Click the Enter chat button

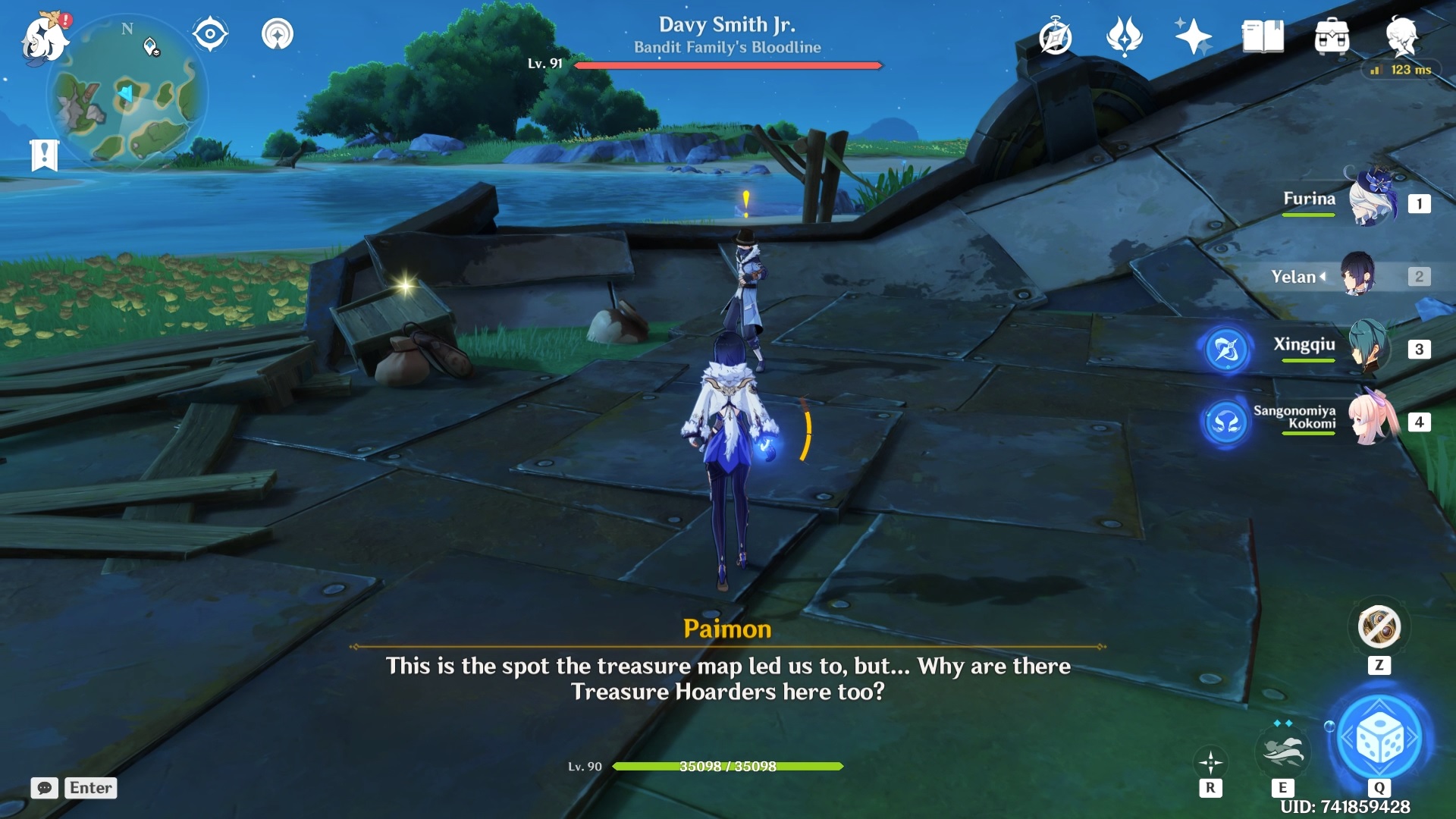point(90,789)
